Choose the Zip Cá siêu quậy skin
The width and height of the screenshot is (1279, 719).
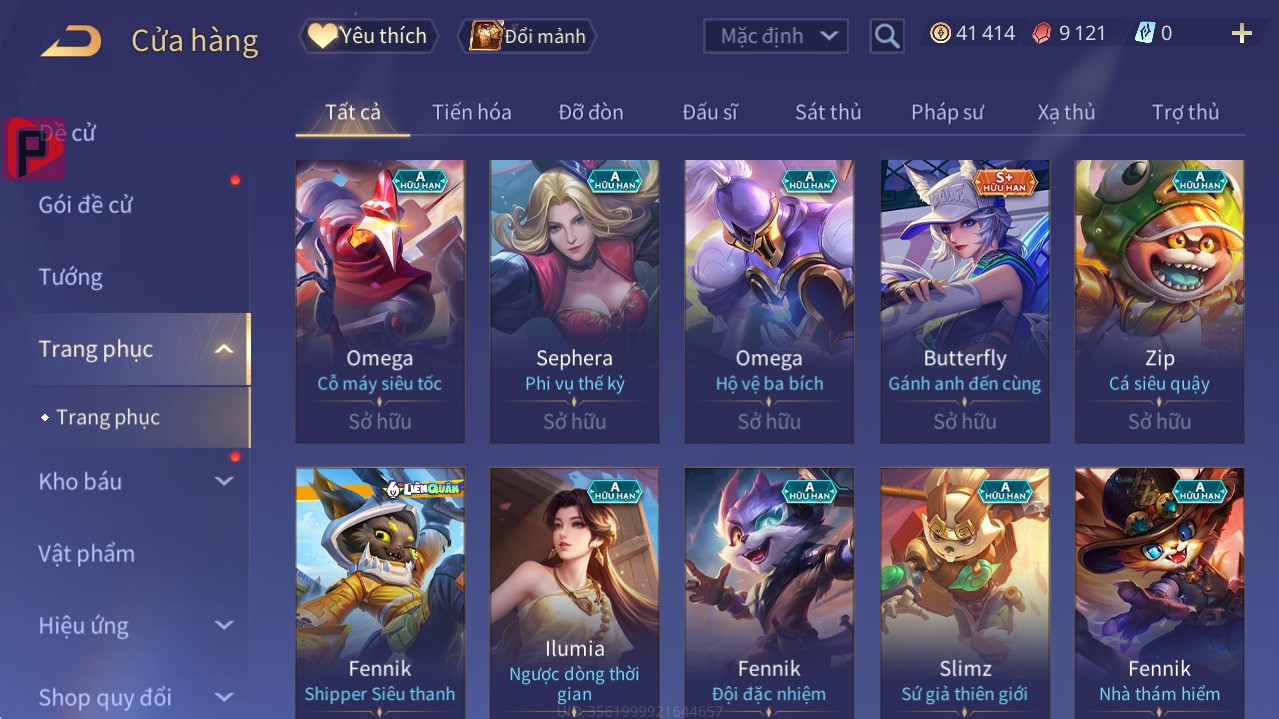1159,300
